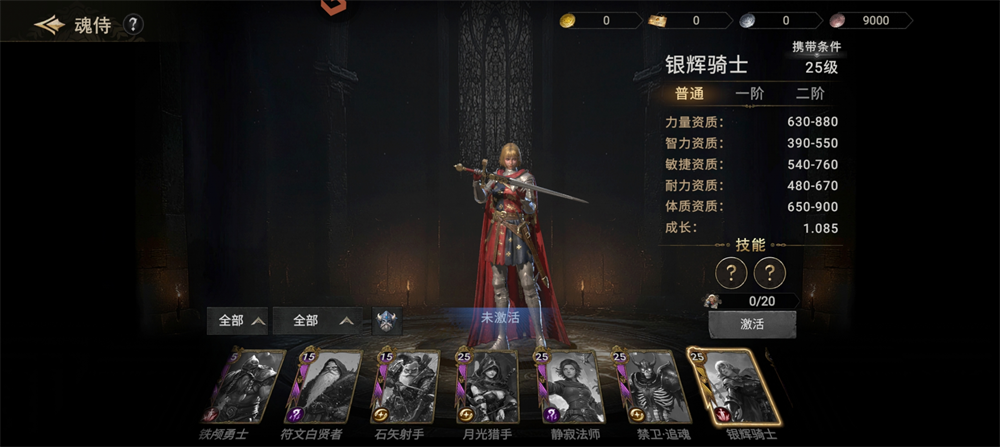Click the ticket currency icon

(656, 20)
